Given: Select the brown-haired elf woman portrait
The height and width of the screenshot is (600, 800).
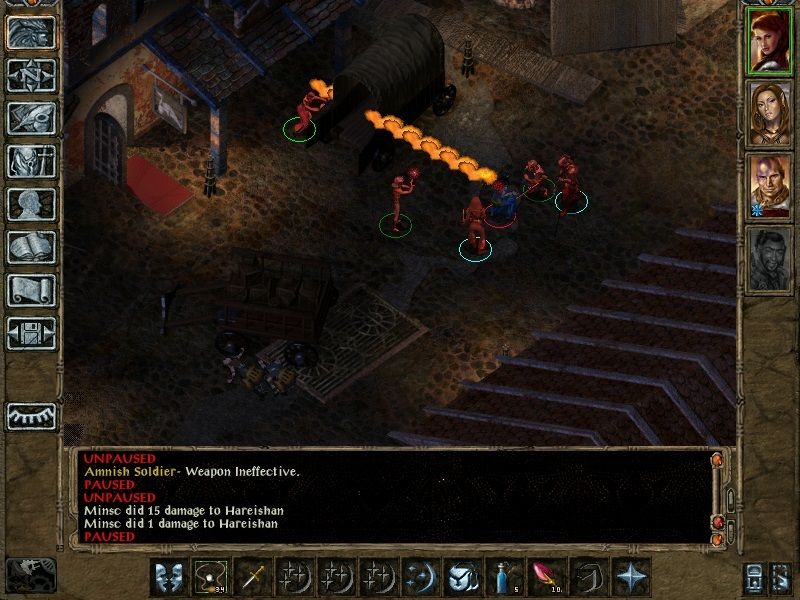Looking at the screenshot, I should point(767,113).
